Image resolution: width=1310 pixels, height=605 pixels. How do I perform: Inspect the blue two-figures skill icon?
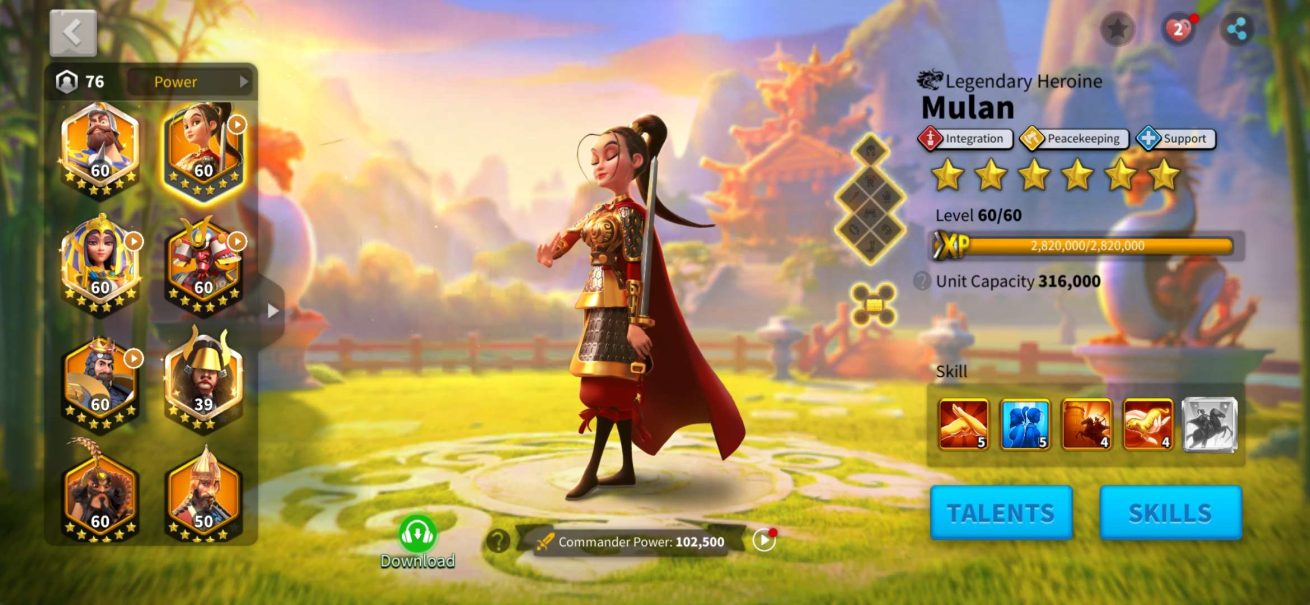tap(1025, 424)
